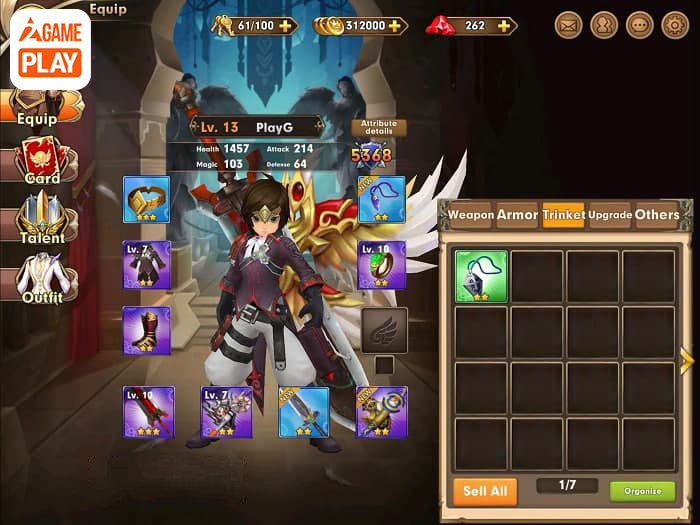Add more red gems with the plus button
The width and height of the screenshot is (700, 525).
point(502,25)
